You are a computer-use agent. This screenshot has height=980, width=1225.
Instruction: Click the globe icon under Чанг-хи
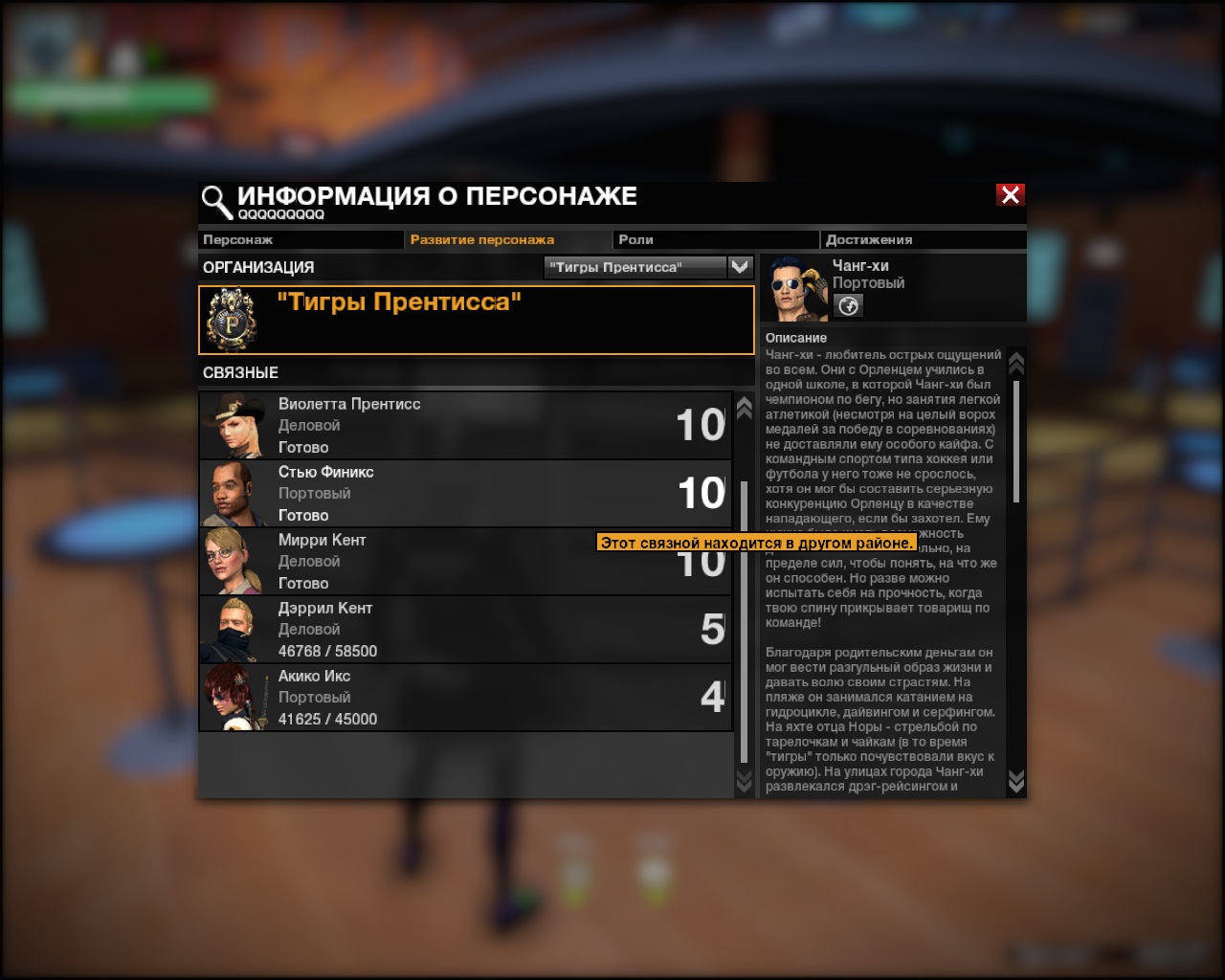(848, 305)
